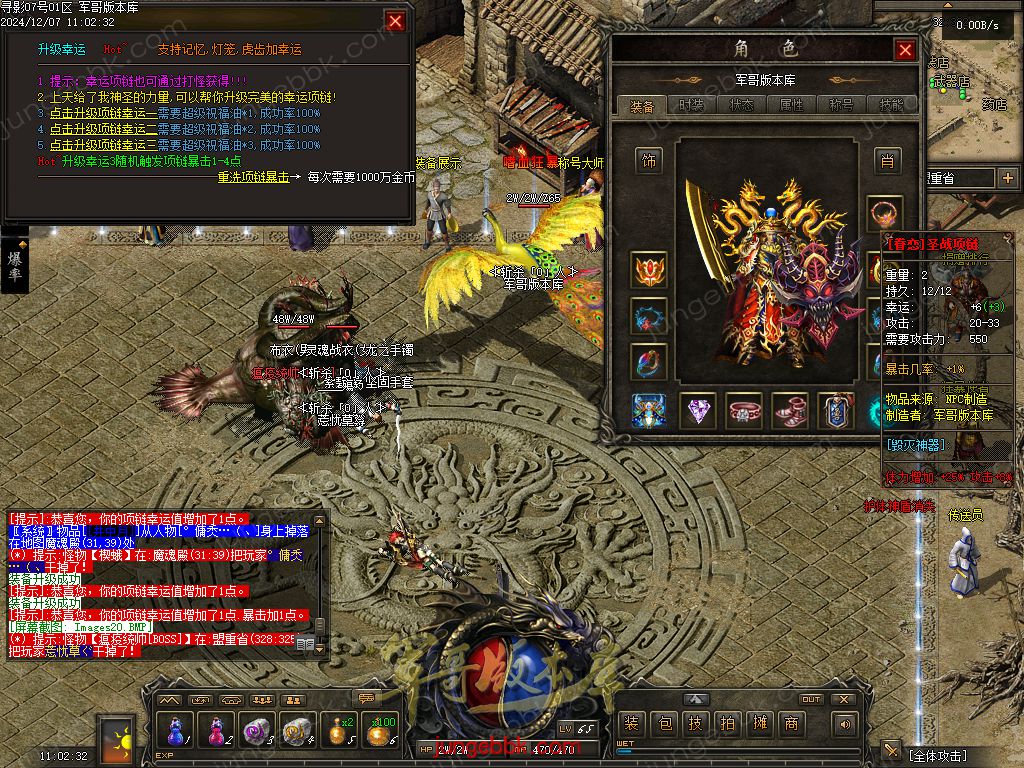
Task: Select the purple diamond equipment slot
Action: [697, 410]
